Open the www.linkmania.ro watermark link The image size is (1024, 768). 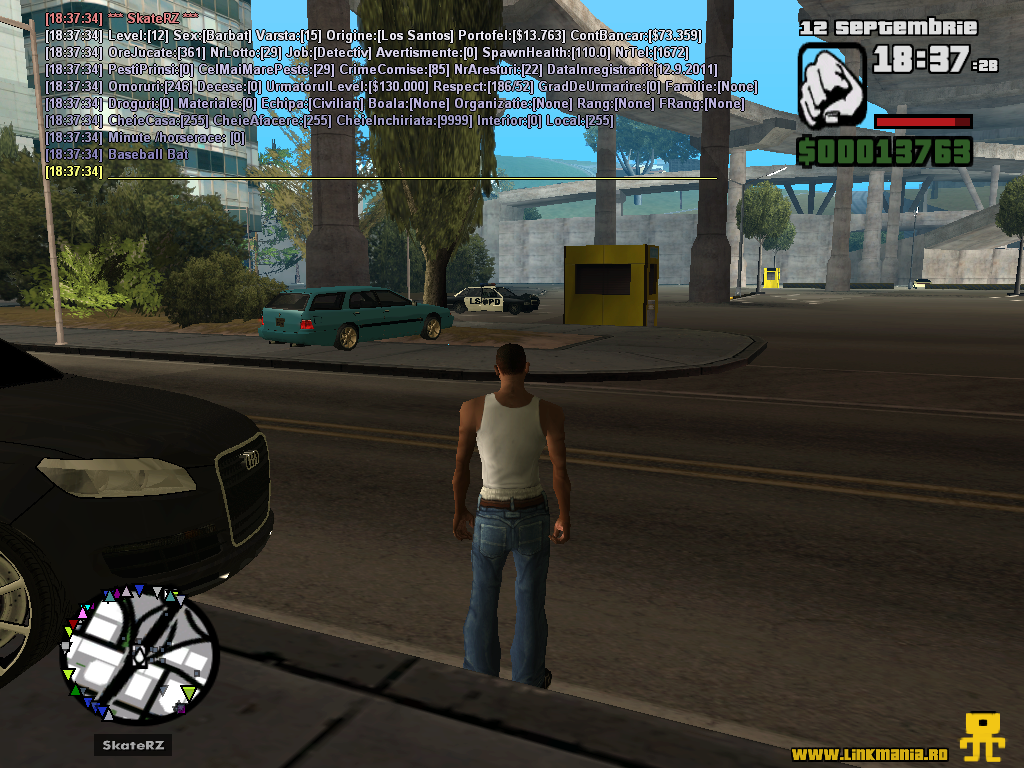[869, 753]
